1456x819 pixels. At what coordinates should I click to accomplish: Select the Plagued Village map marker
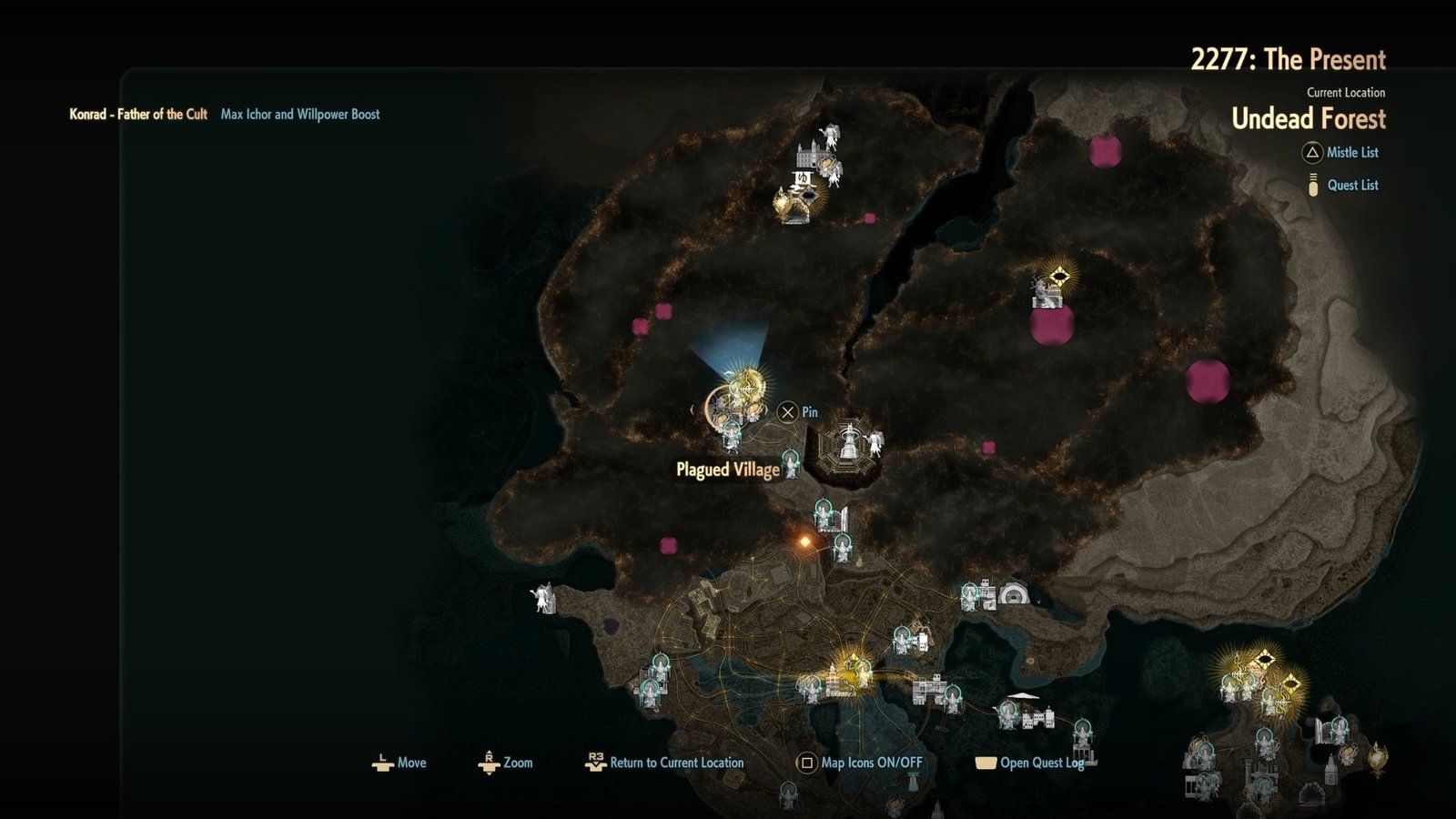click(x=728, y=470)
